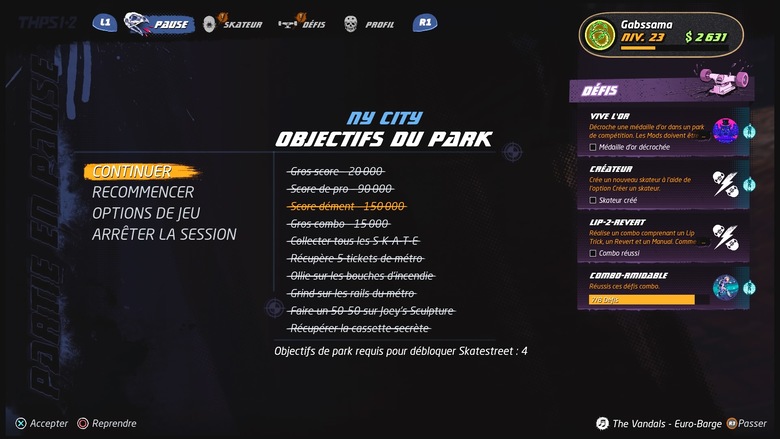Open the Vive l'or challenge card
This screenshot has width=780, height=439.
click(x=661, y=130)
